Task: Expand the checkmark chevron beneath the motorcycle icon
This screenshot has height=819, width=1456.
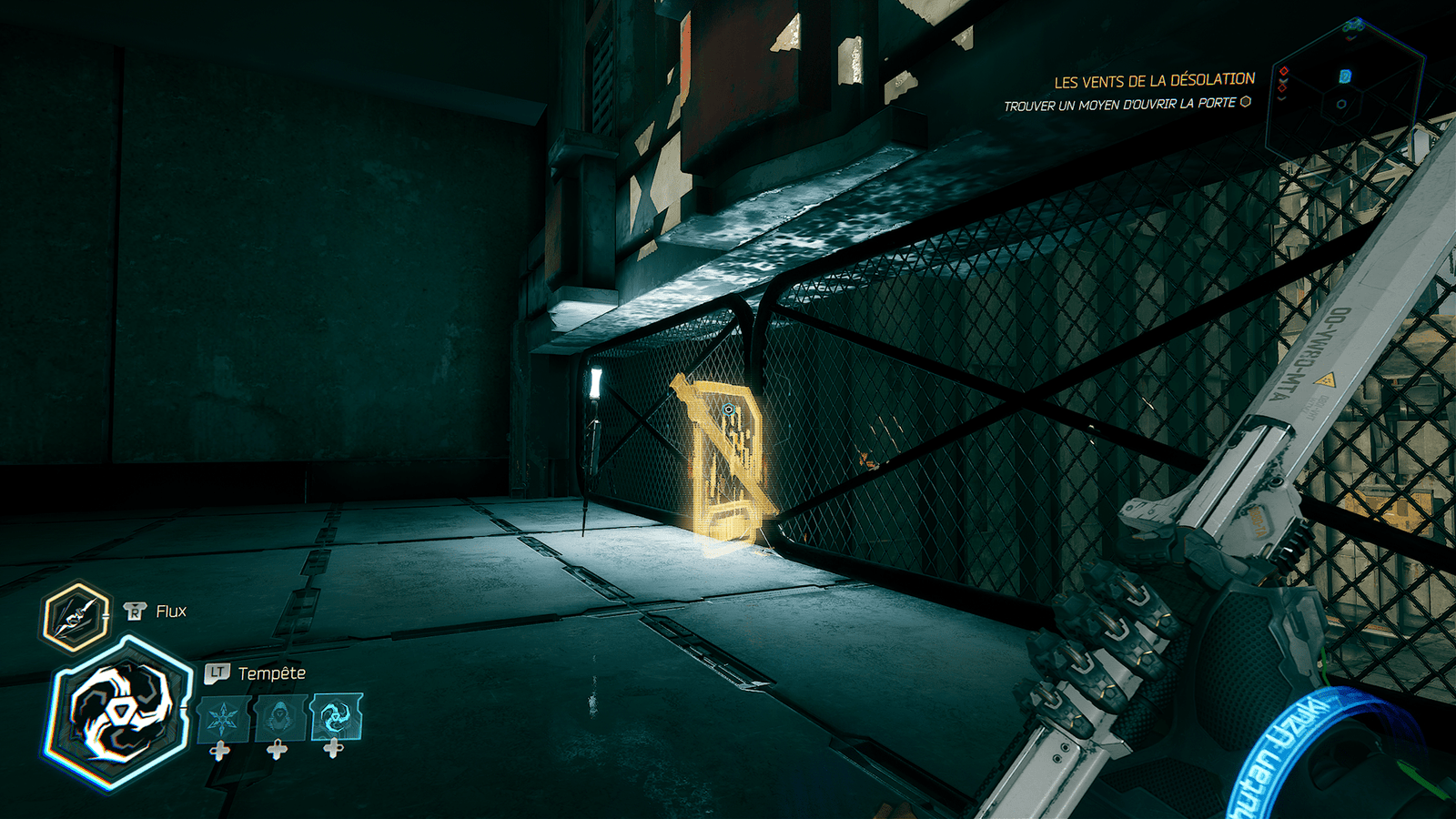Action: pyautogui.click(x=1350, y=37)
